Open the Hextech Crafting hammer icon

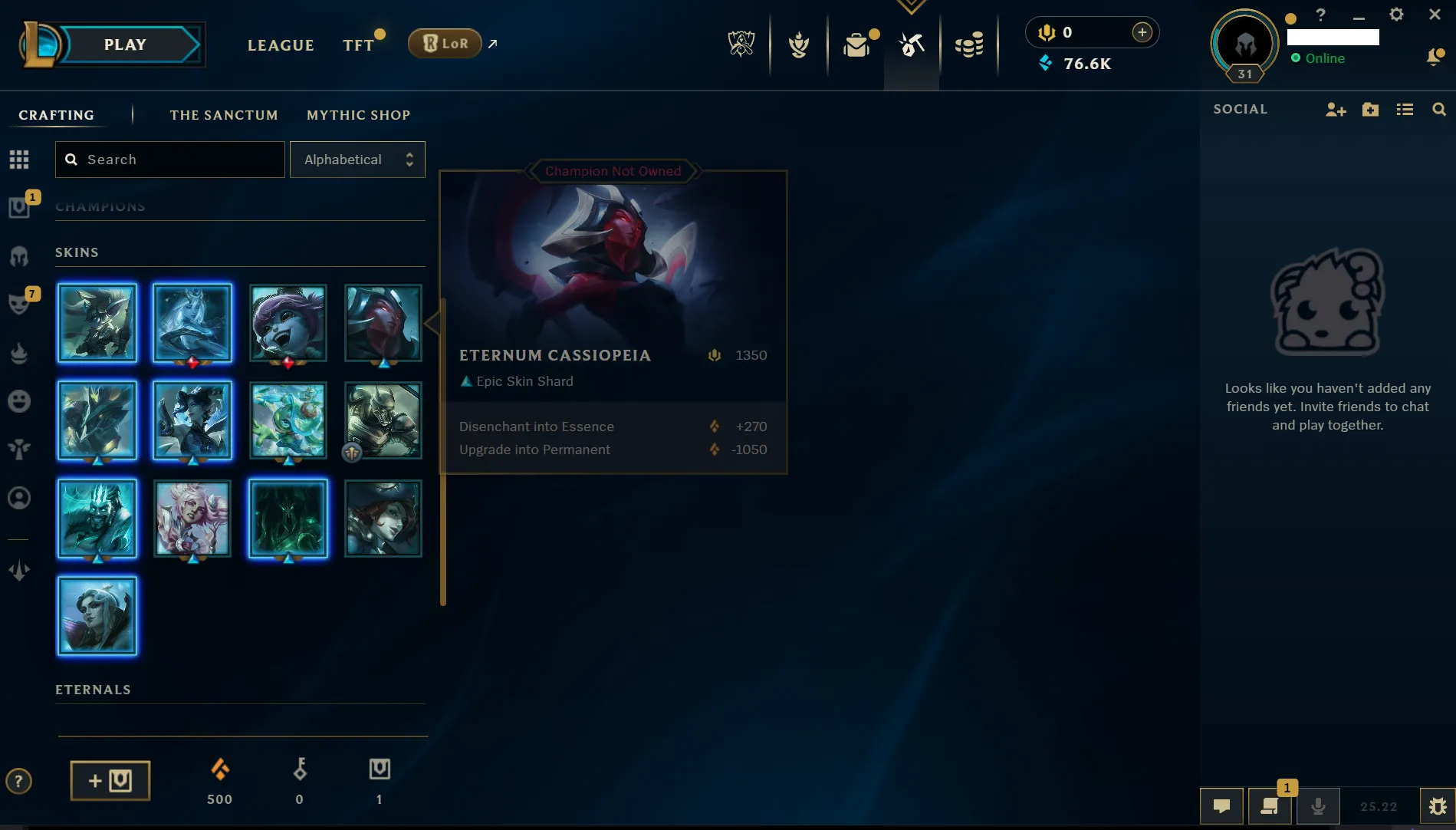click(911, 44)
